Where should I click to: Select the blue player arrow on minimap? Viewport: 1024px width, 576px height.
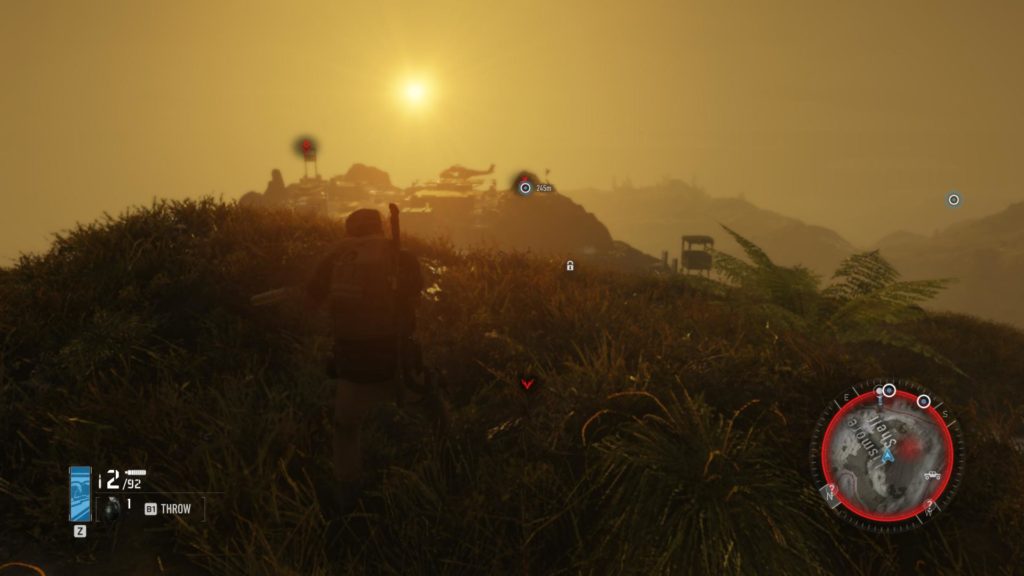tap(887, 455)
